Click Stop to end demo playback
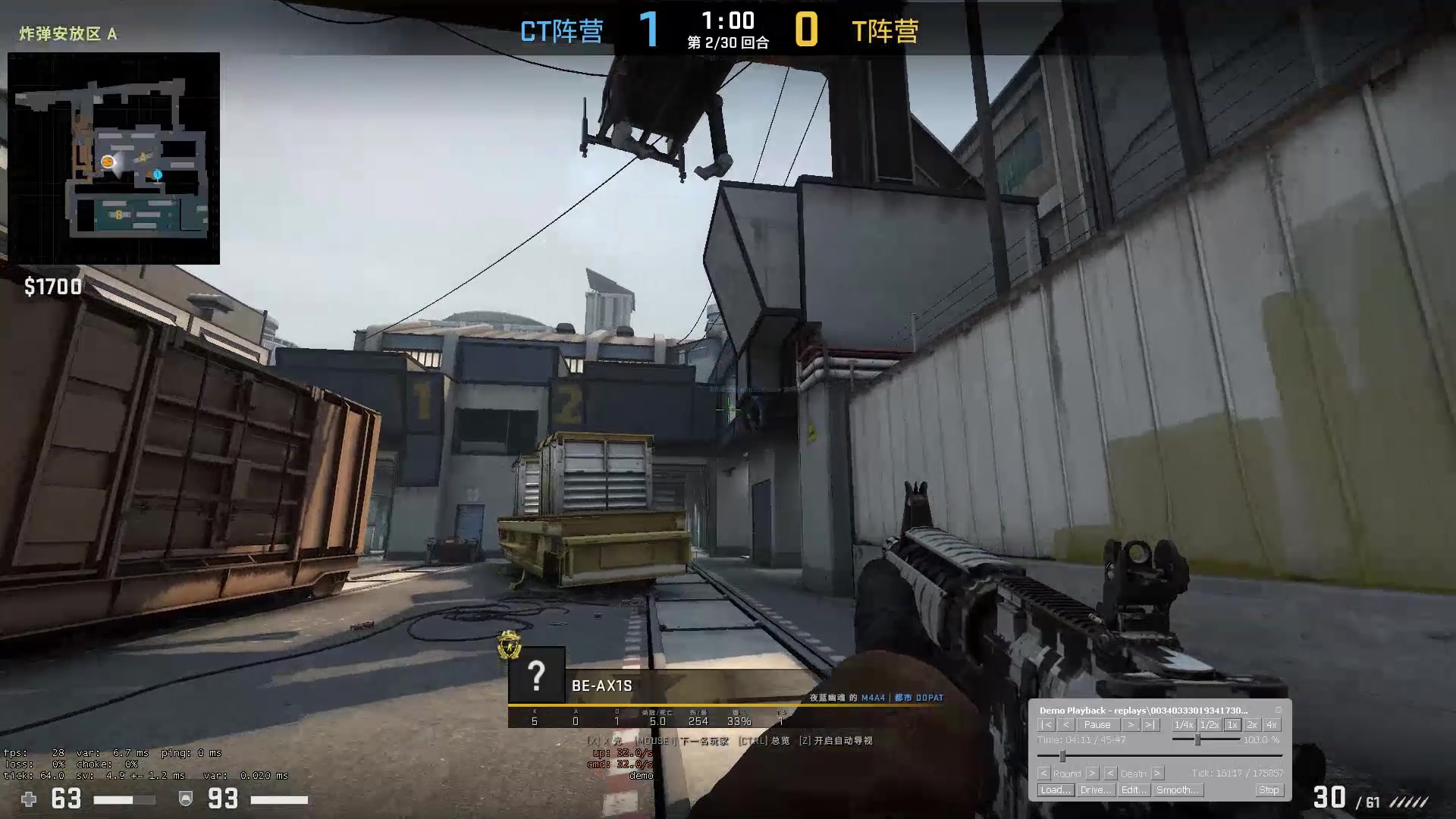 pos(1269,789)
